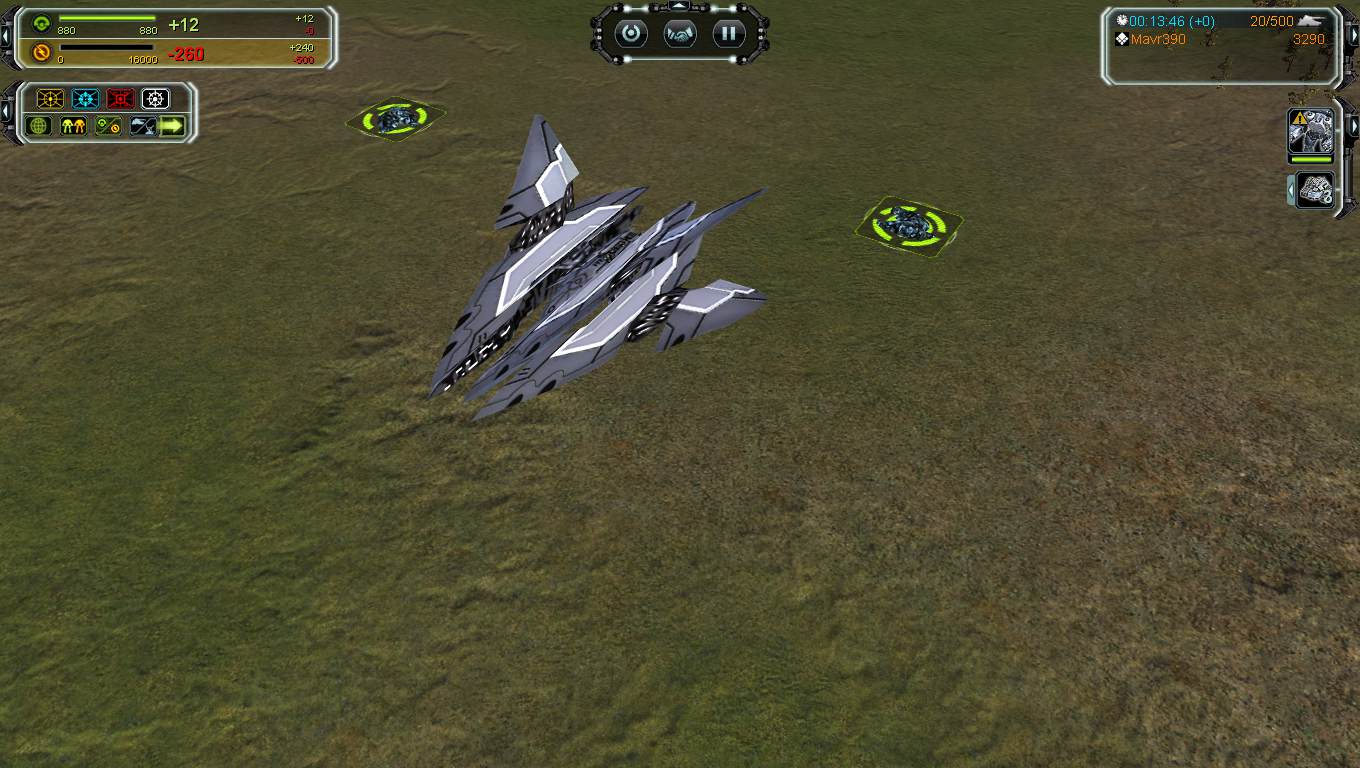
Task: Click the tank-and-radar split icon
Action: (x=143, y=126)
